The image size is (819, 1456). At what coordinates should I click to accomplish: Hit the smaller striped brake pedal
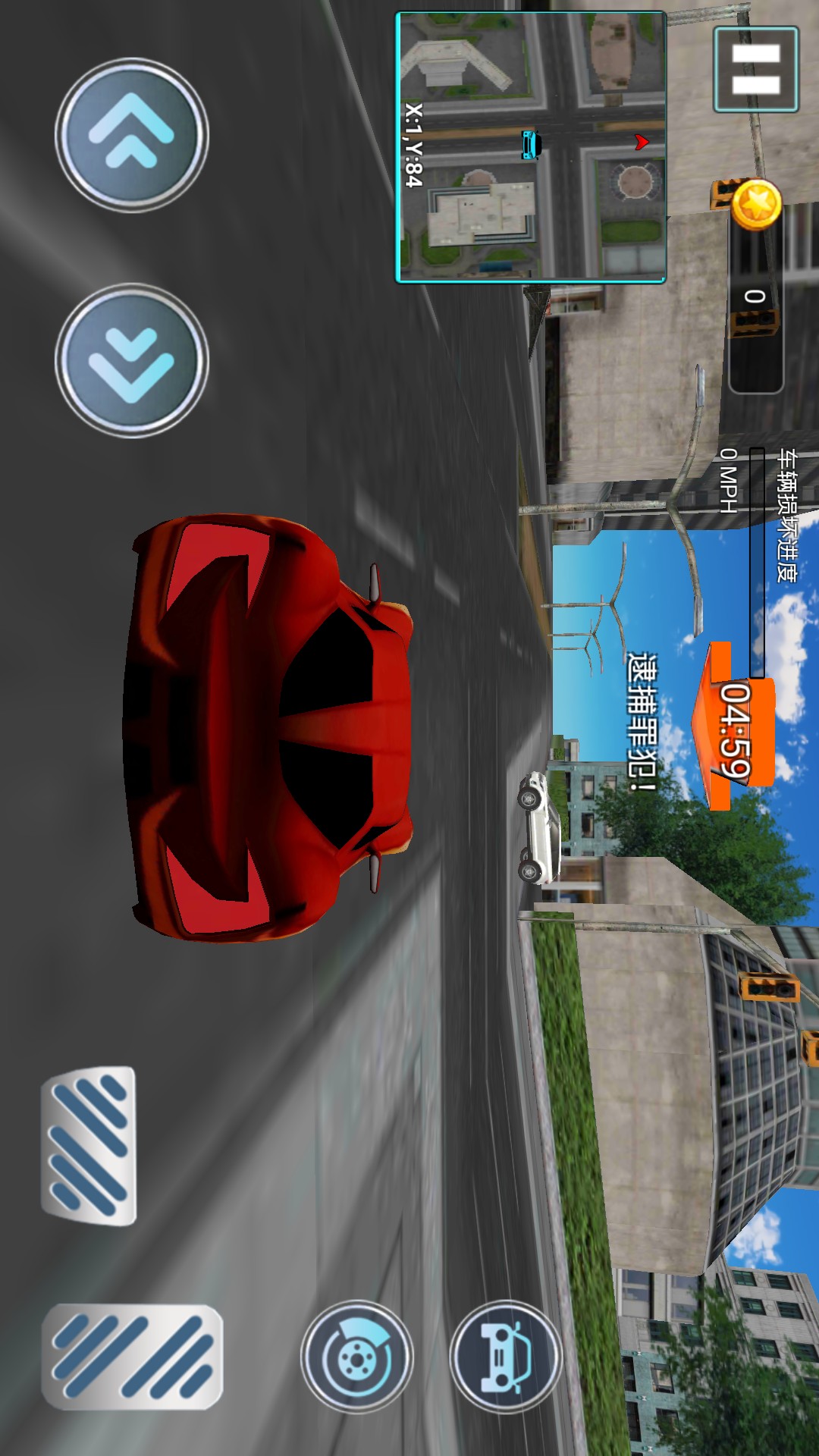(89, 1145)
